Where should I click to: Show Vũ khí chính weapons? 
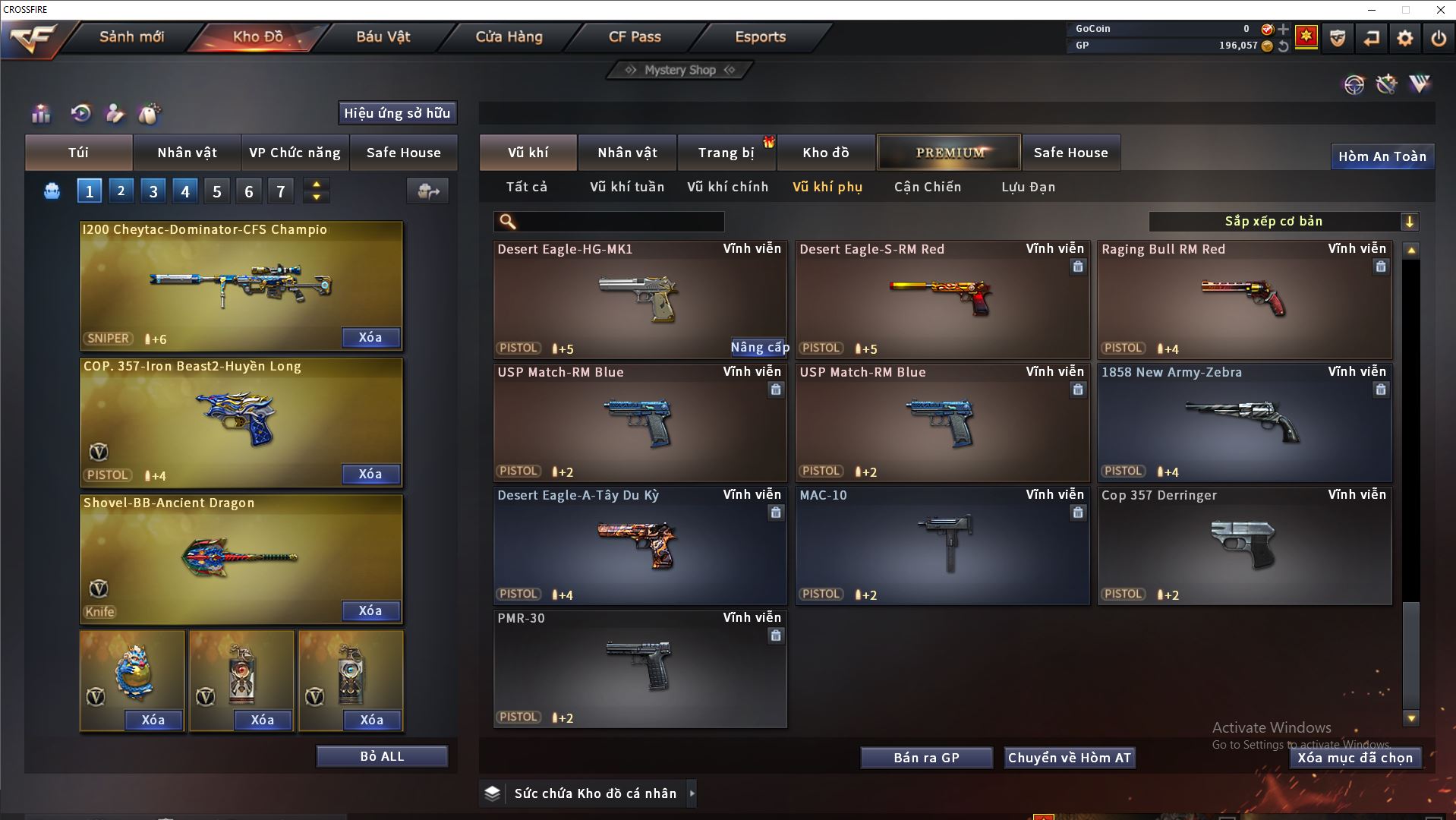(x=727, y=187)
